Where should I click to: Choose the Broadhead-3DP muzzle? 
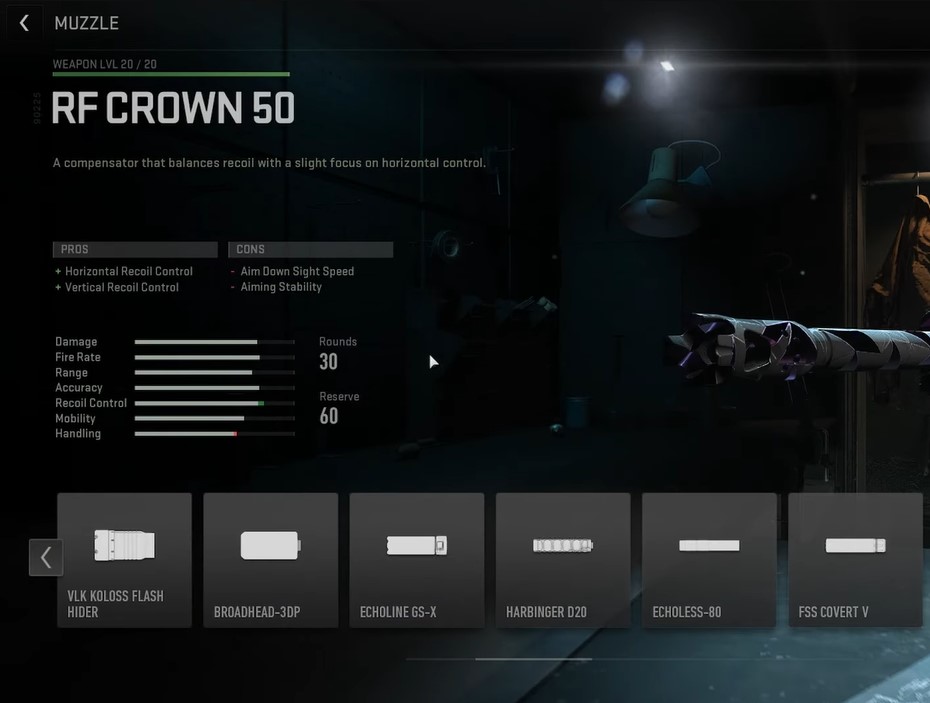pyautogui.click(x=270, y=560)
